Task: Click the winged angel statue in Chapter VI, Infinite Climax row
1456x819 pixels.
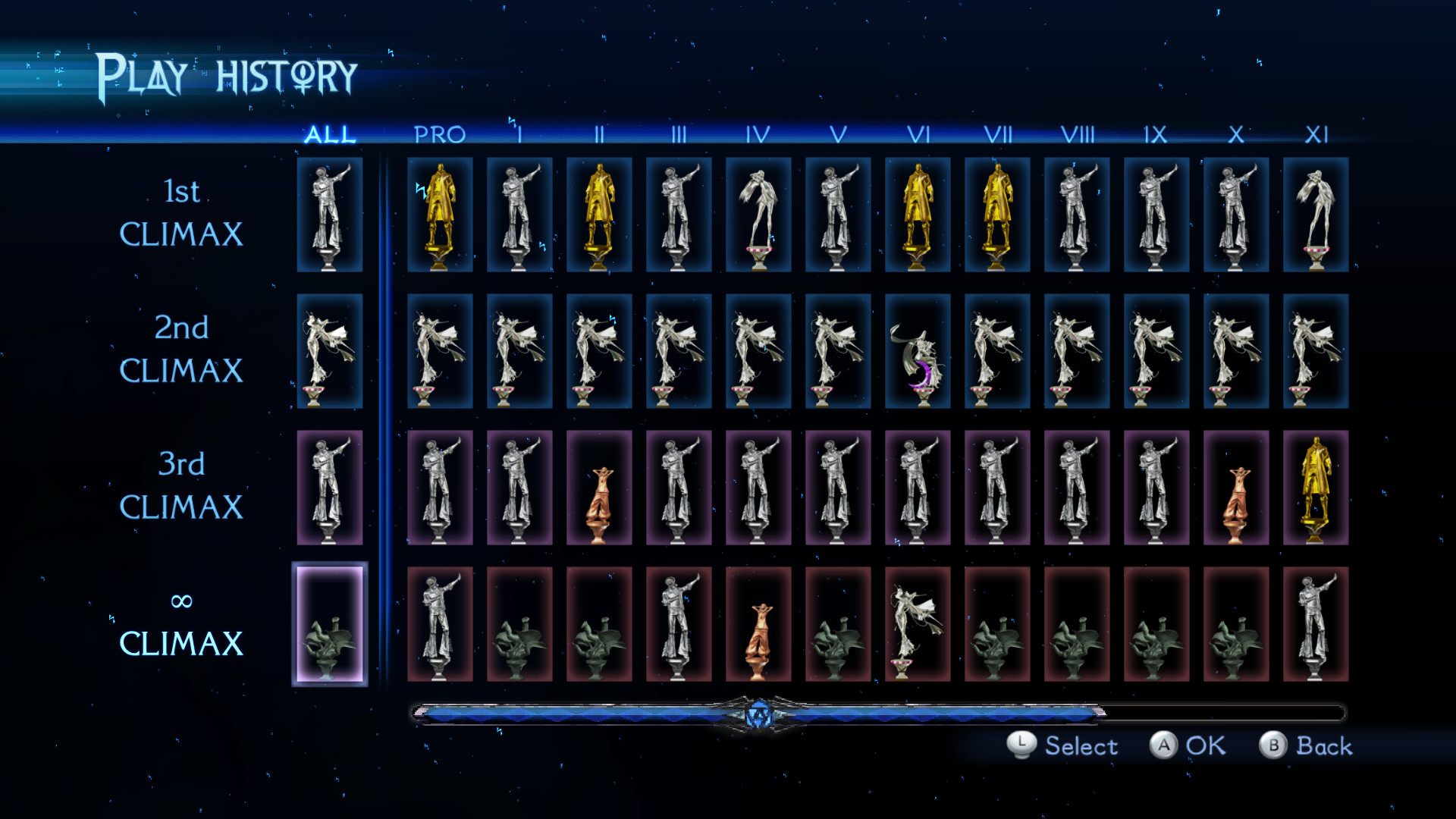Action: tap(918, 622)
